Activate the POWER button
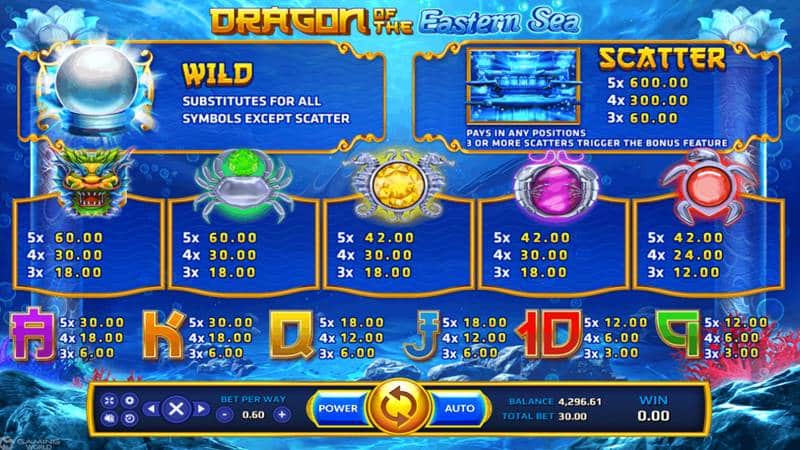The width and height of the screenshot is (800, 450). 337,408
